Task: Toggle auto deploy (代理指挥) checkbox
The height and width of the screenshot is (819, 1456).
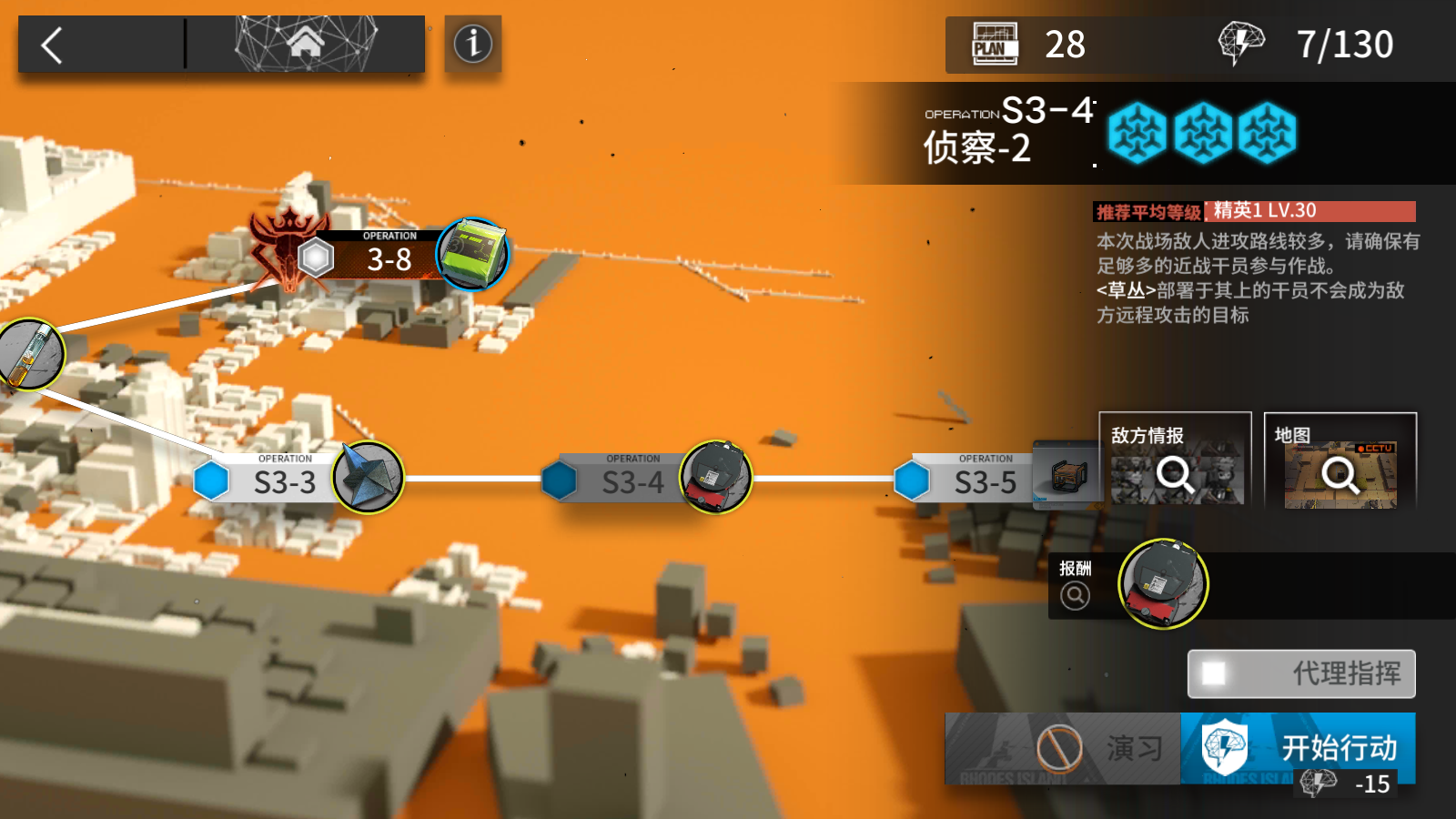Action: [x=1213, y=674]
